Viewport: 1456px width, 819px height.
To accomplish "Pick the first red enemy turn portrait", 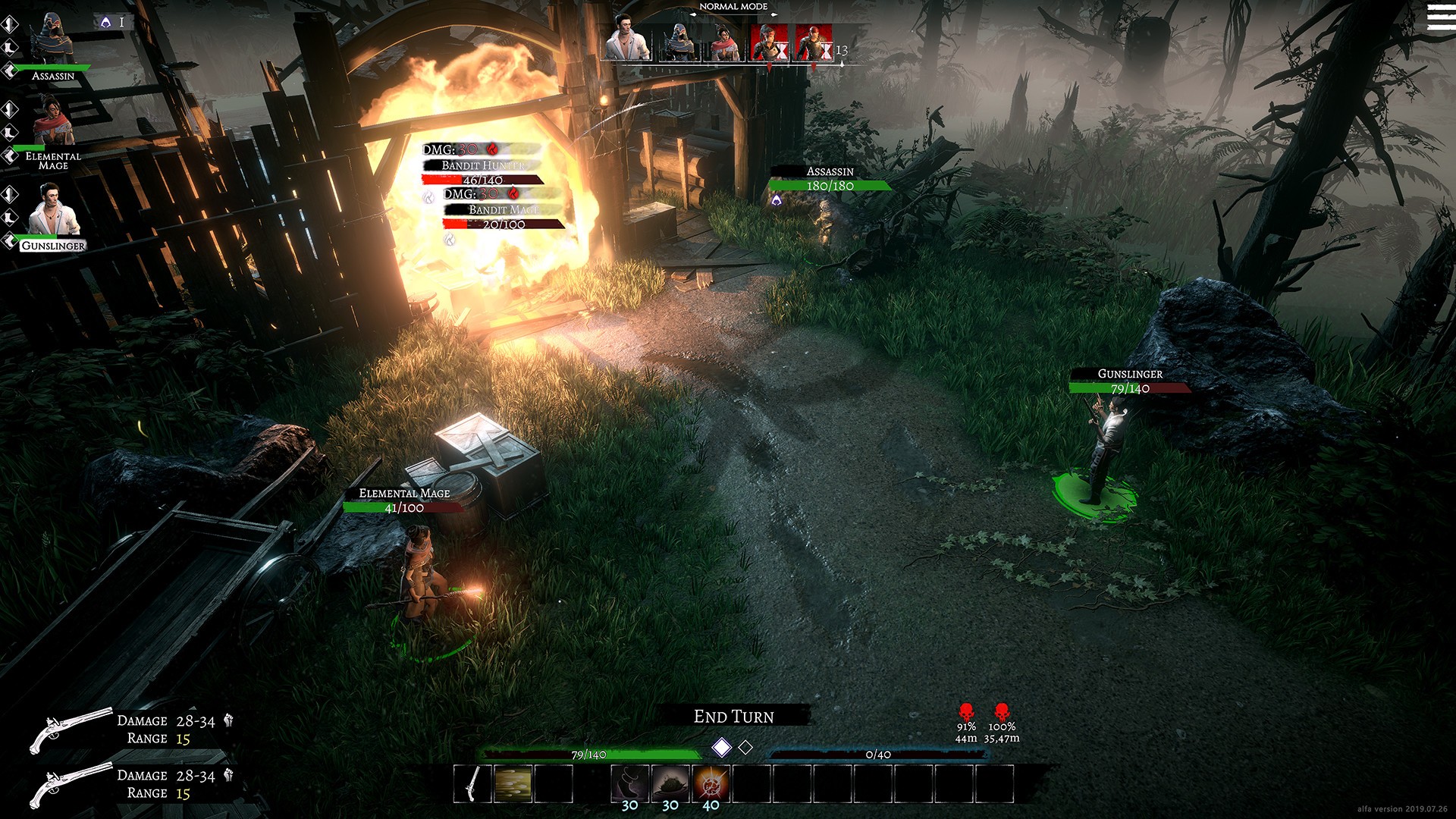I will coord(768,42).
